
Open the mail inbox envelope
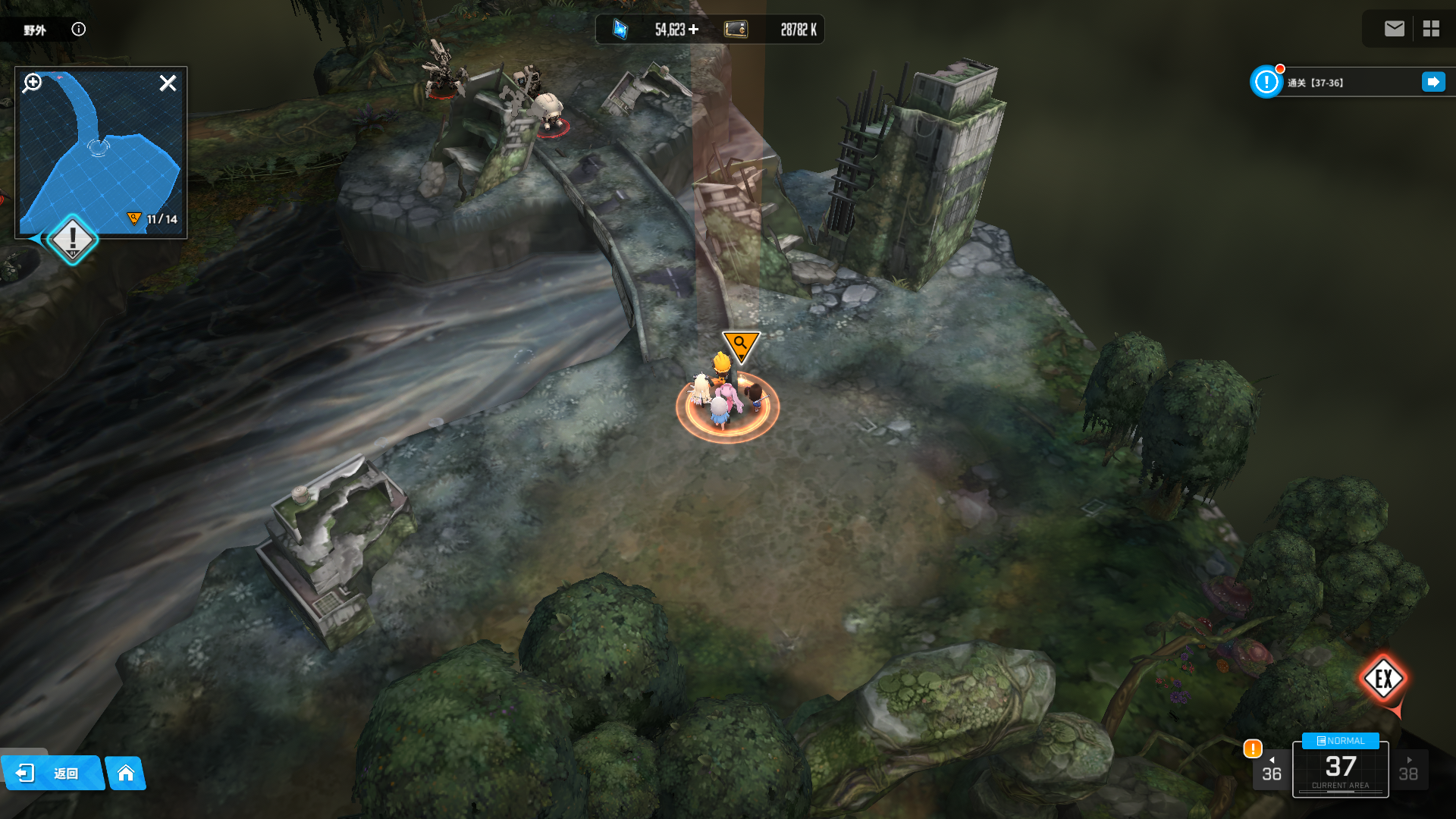[1394, 29]
